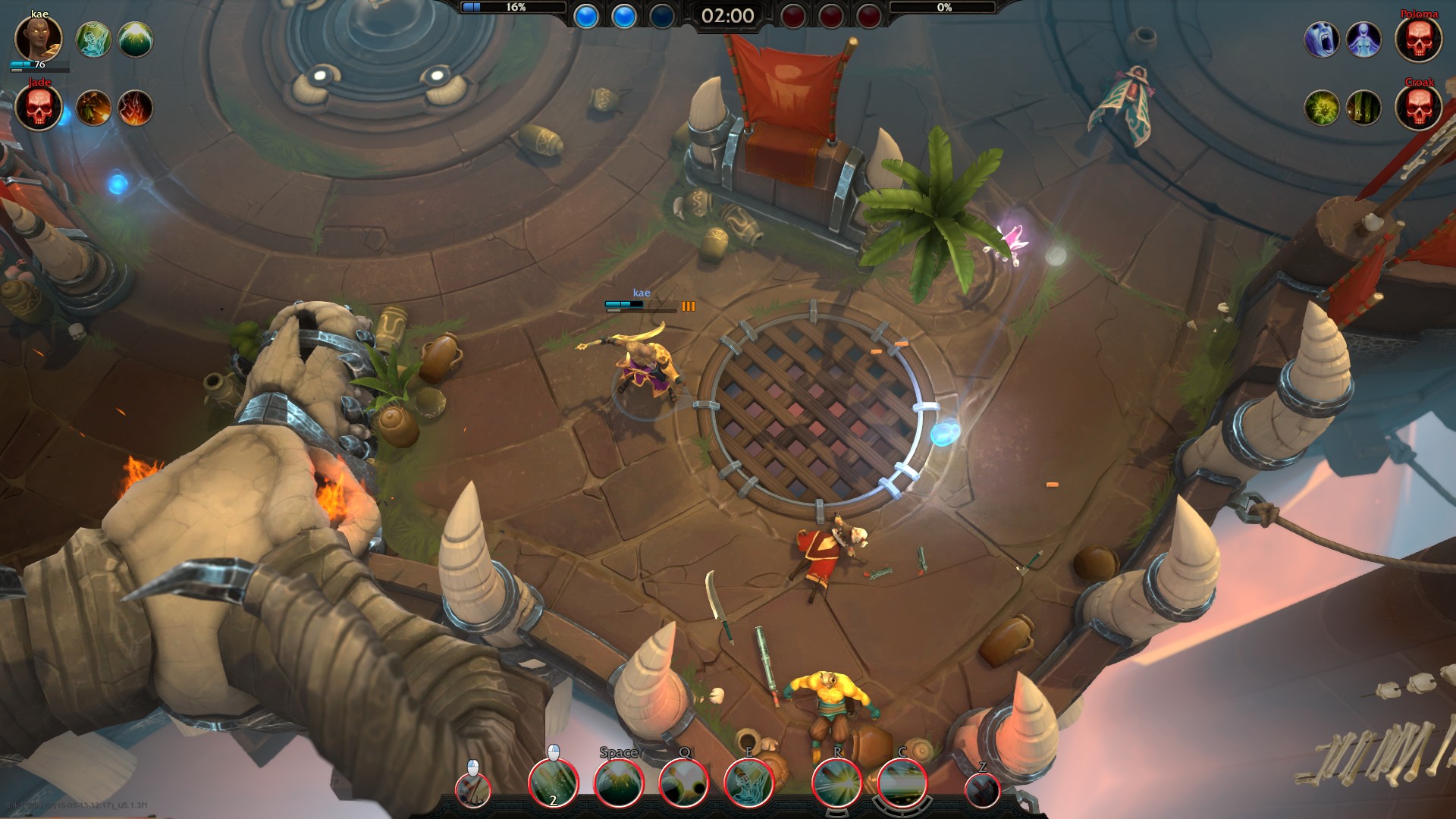This screenshot has width=1456, height=819.
Task: Select kae's bald warrior portrait
Action: (38, 39)
